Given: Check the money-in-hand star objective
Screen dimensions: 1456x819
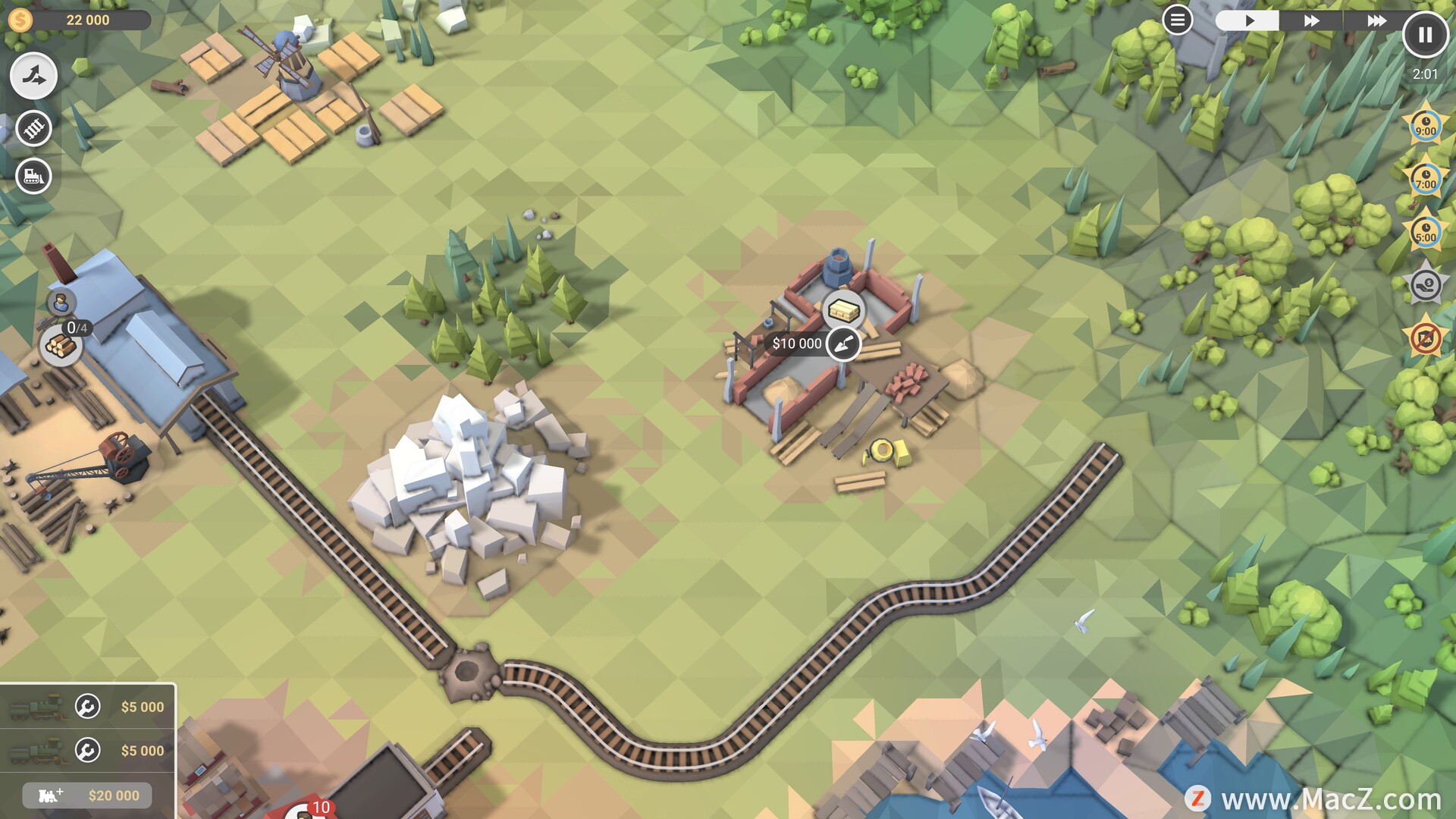Looking at the screenshot, I should pos(1425,286).
